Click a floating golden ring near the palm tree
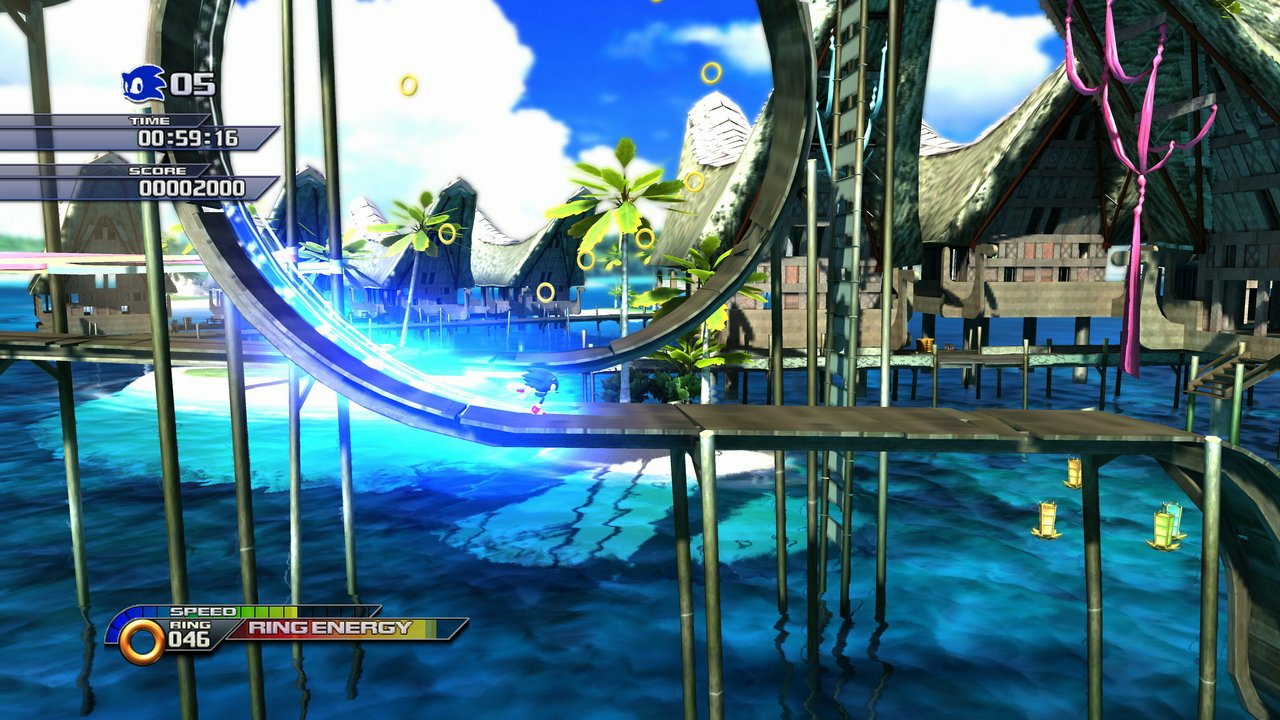This screenshot has width=1280, height=720. 648,240
